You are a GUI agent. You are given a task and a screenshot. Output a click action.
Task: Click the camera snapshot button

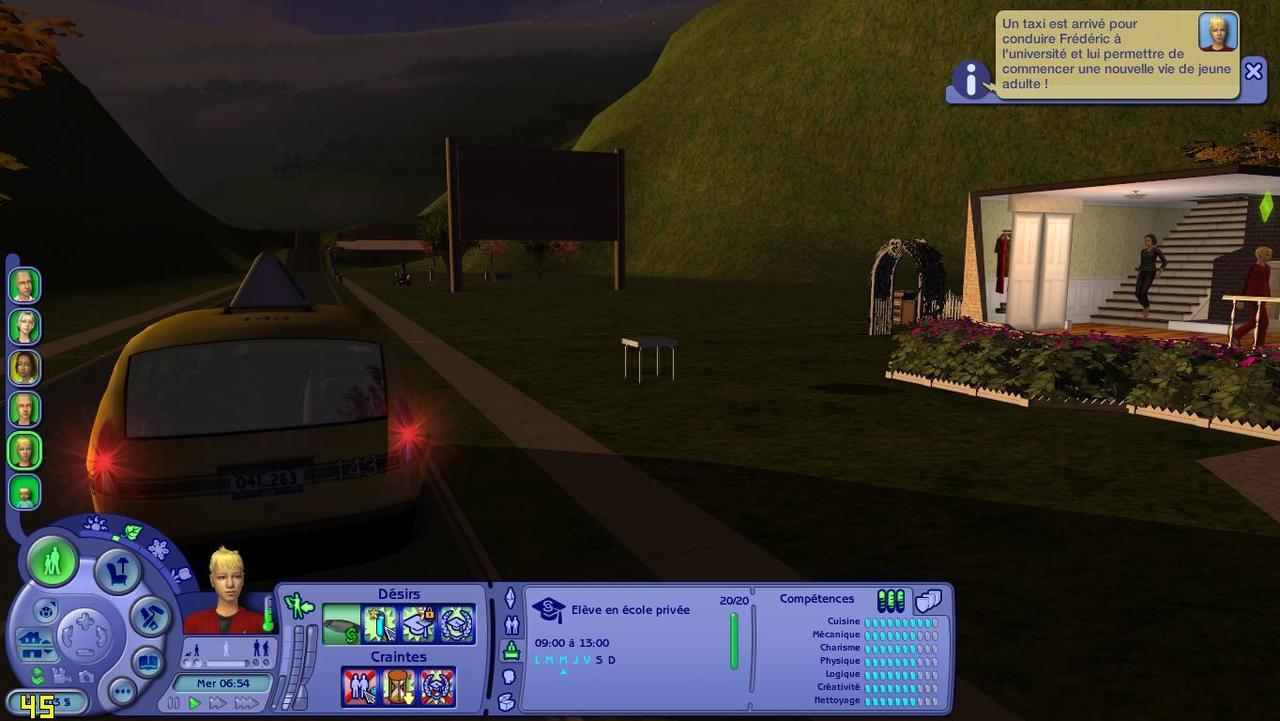tap(85, 677)
